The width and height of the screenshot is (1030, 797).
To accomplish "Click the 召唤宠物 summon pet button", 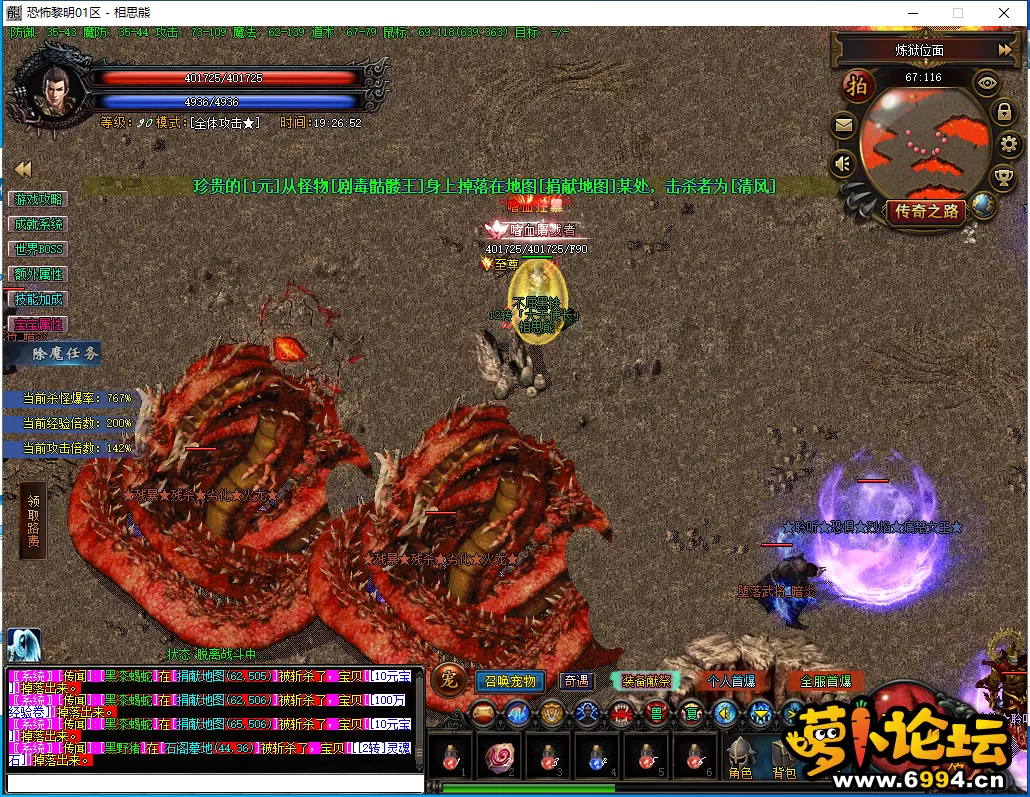I will click(x=511, y=681).
